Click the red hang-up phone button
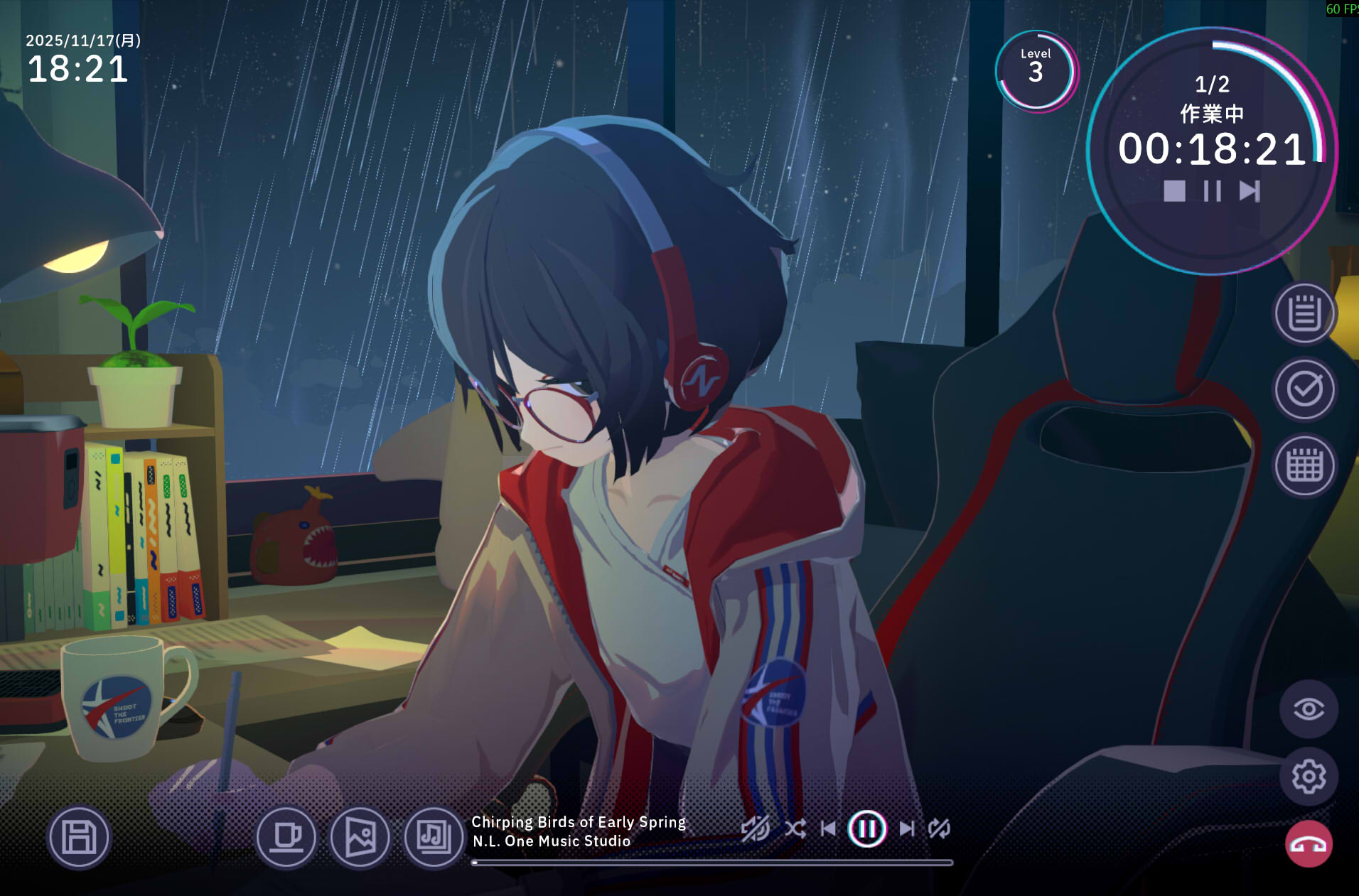The height and width of the screenshot is (896, 1359). tap(1309, 844)
